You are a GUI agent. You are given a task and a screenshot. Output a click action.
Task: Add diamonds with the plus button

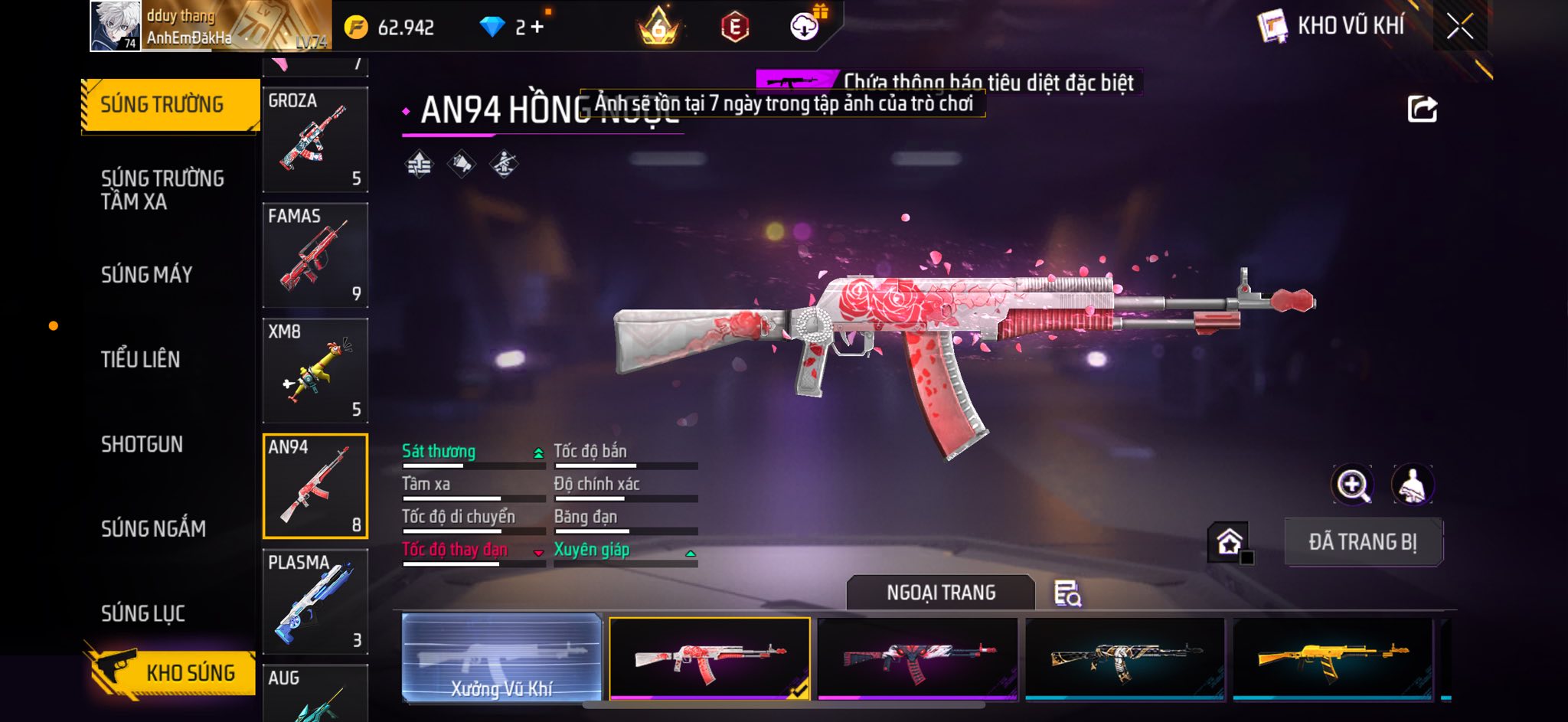click(537, 28)
